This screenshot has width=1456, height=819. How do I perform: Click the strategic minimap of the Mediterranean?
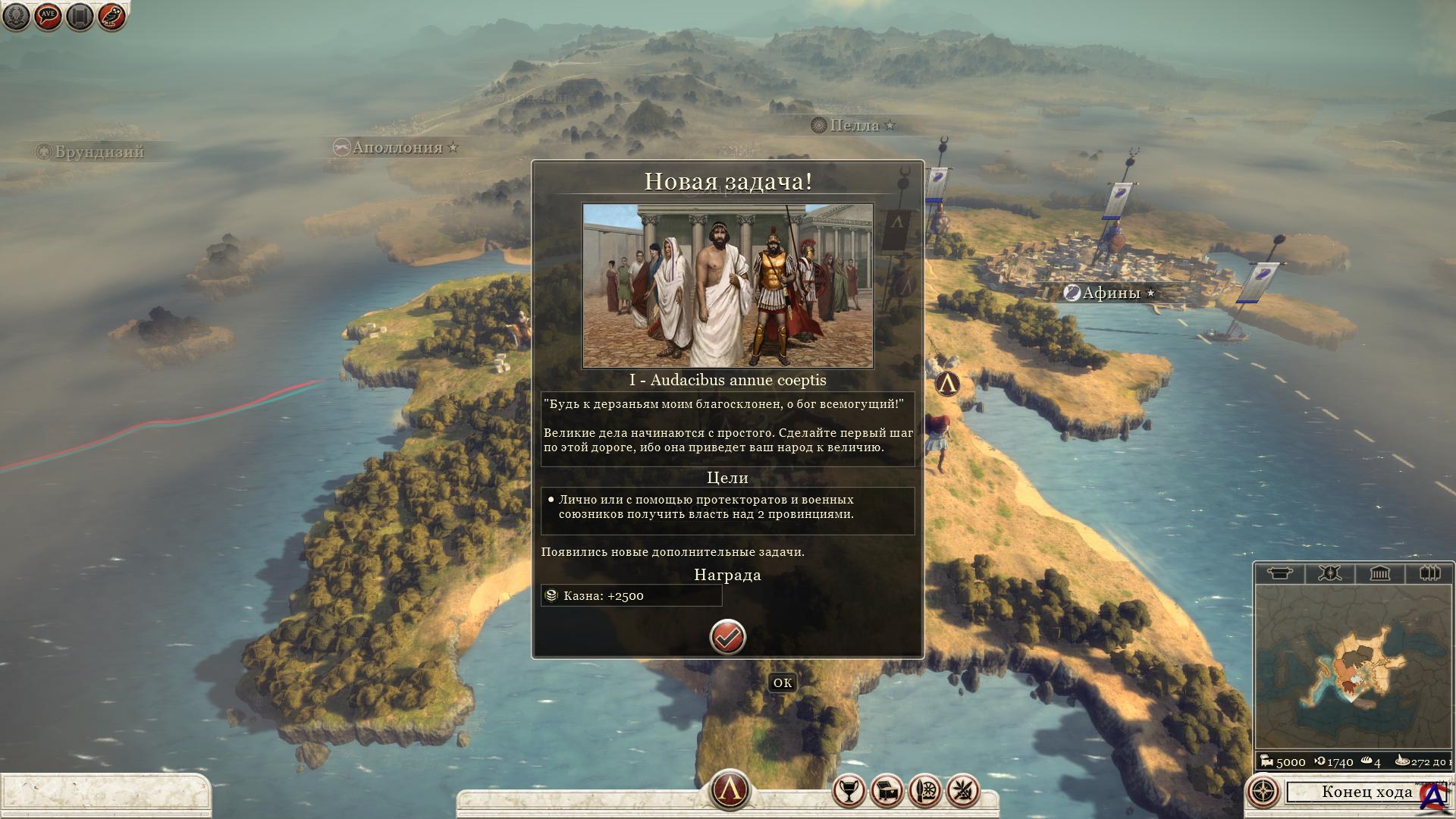(x=1354, y=667)
